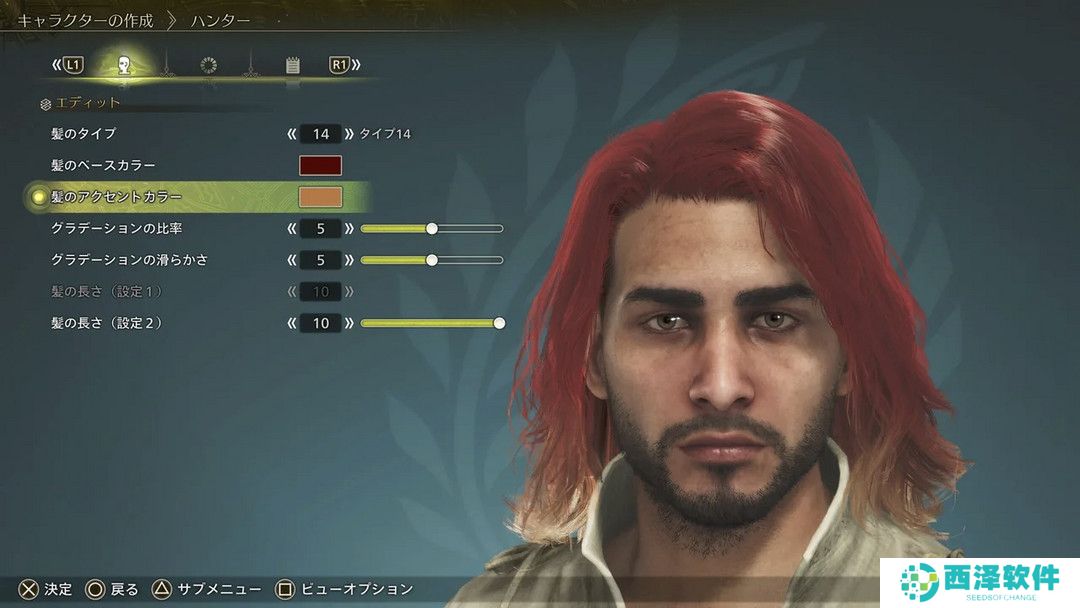Image resolution: width=1080 pixels, height=608 pixels.
Task: Select the グラデーションの滑らかさ row label
Action: (129, 260)
